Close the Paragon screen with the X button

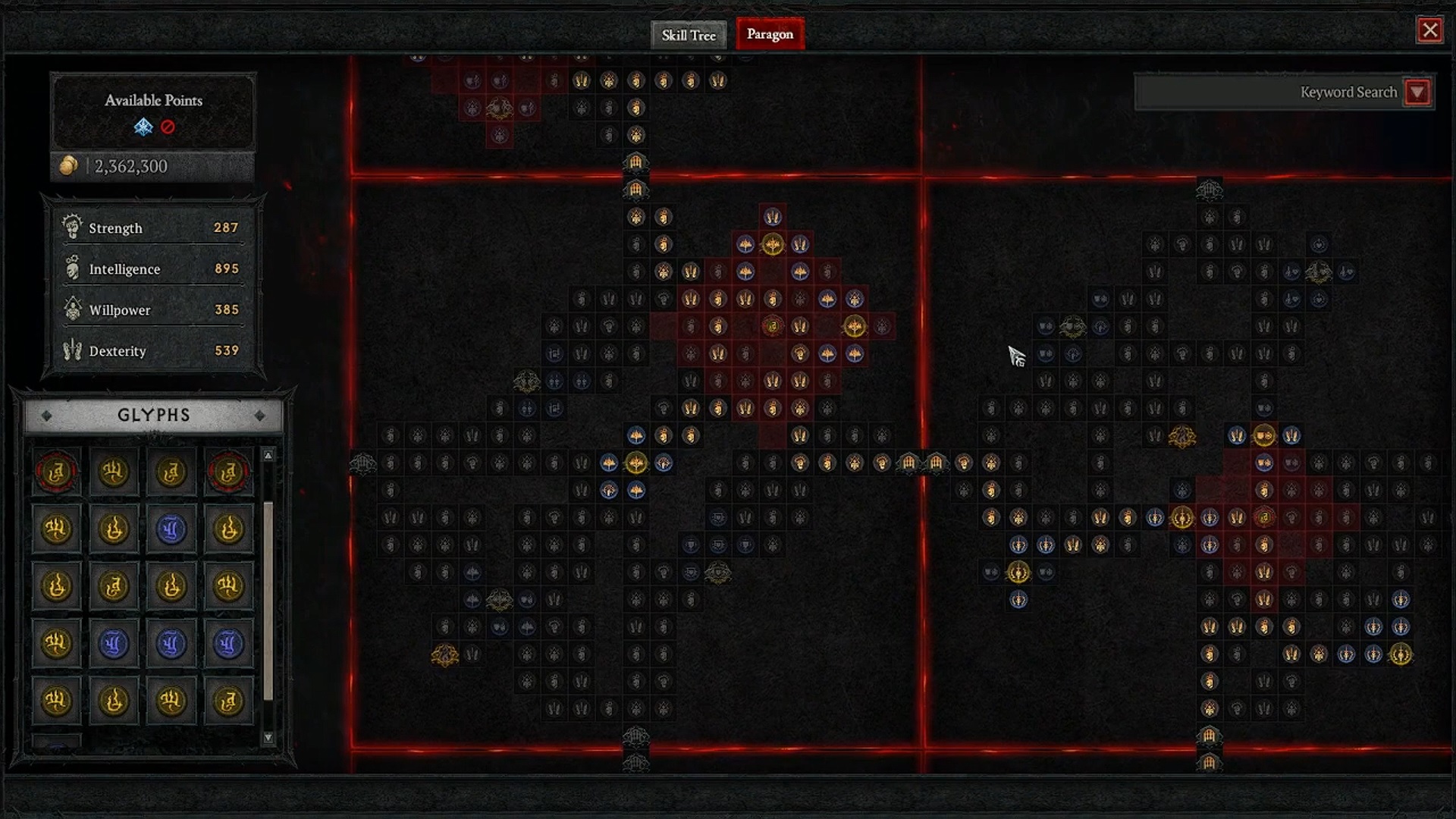(1430, 30)
